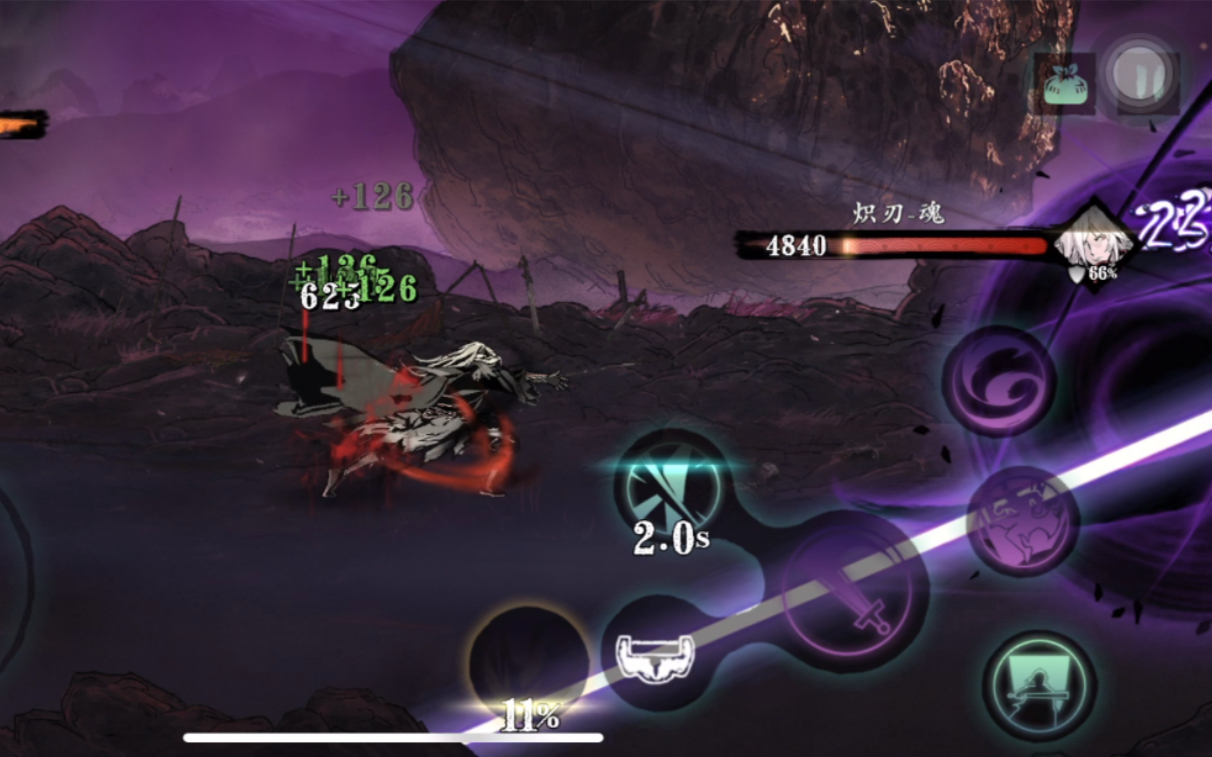Pause the game with the pause button

pos(1142,76)
